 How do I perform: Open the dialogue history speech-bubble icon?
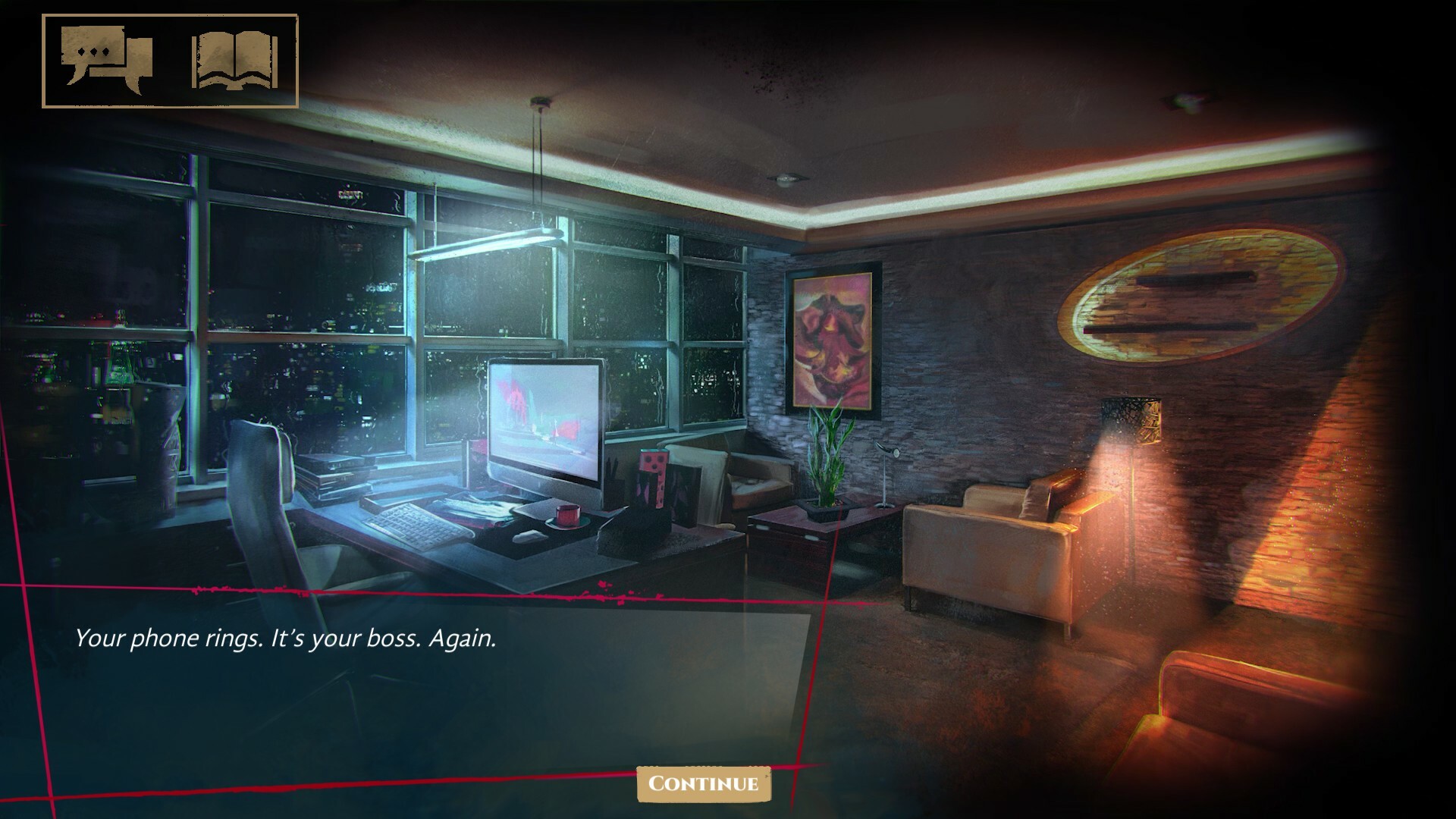pos(107,61)
